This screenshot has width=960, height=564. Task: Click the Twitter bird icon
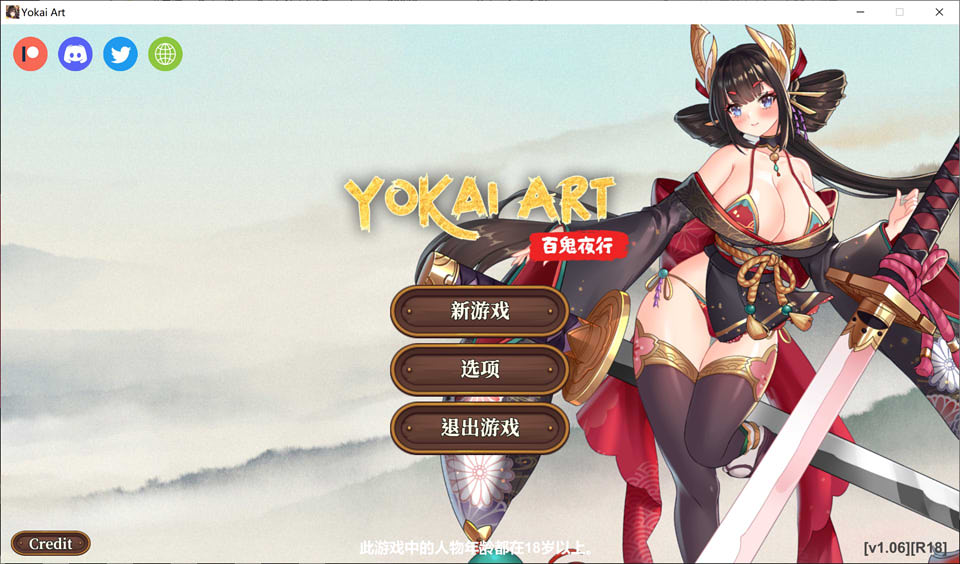[120, 54]
